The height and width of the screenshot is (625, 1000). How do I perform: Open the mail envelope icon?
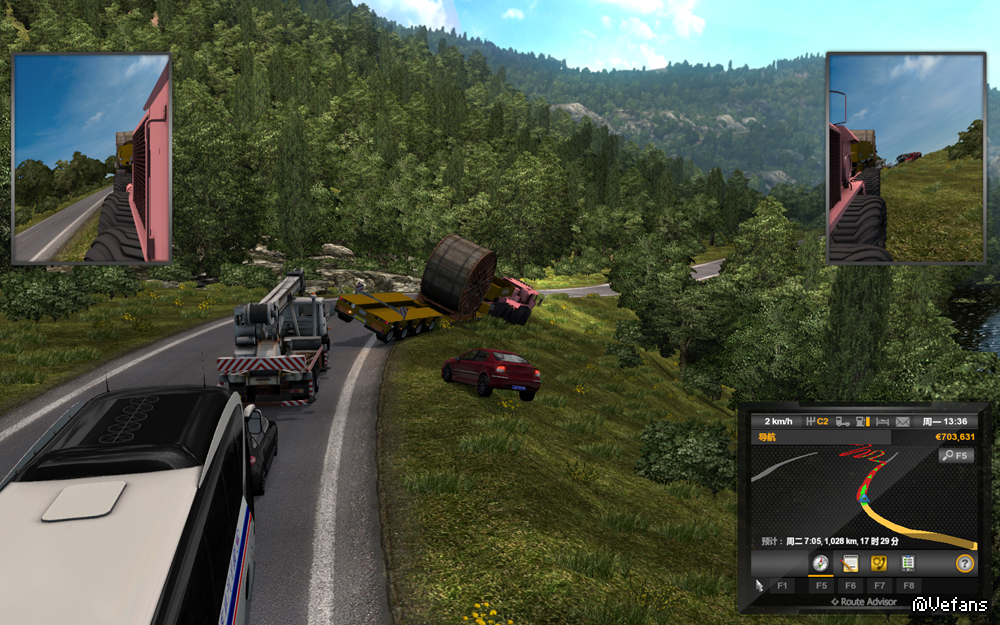point(903,422)
